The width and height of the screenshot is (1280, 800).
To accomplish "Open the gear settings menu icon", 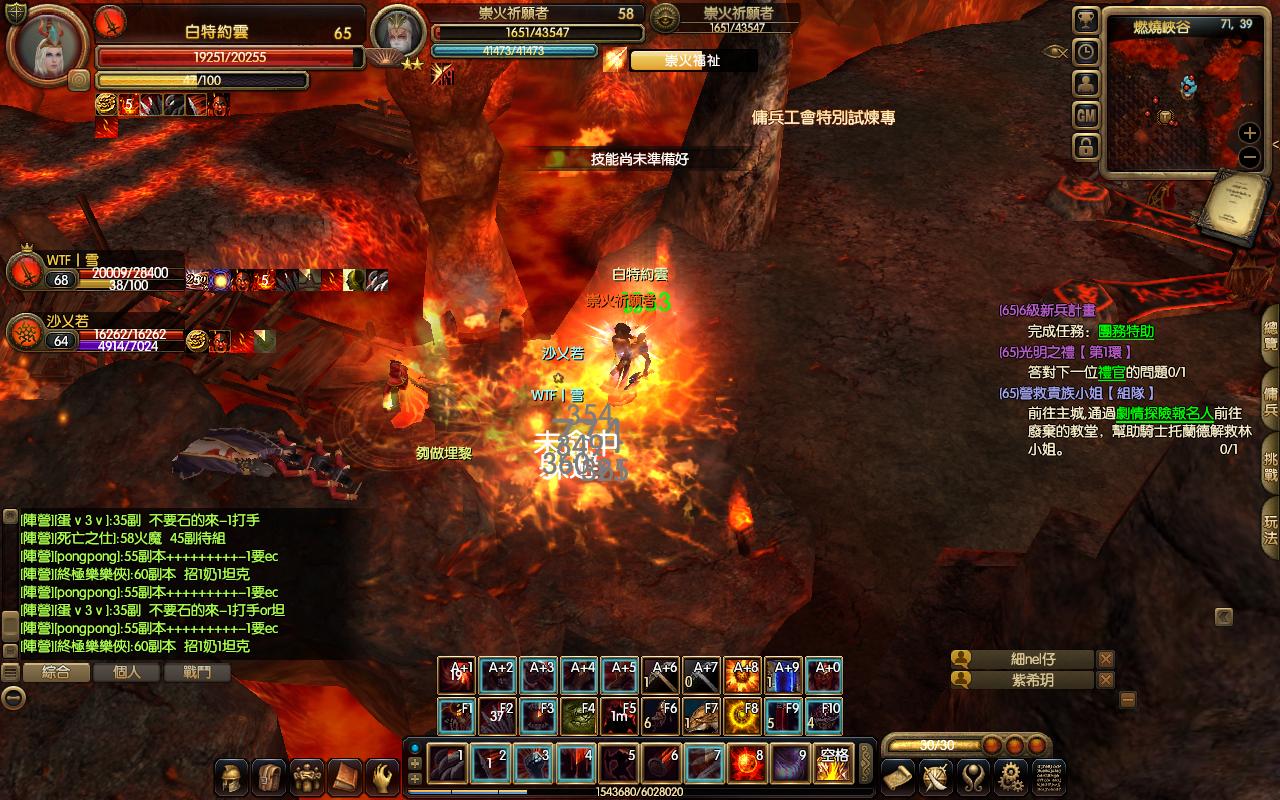I will pos(1011,777).
